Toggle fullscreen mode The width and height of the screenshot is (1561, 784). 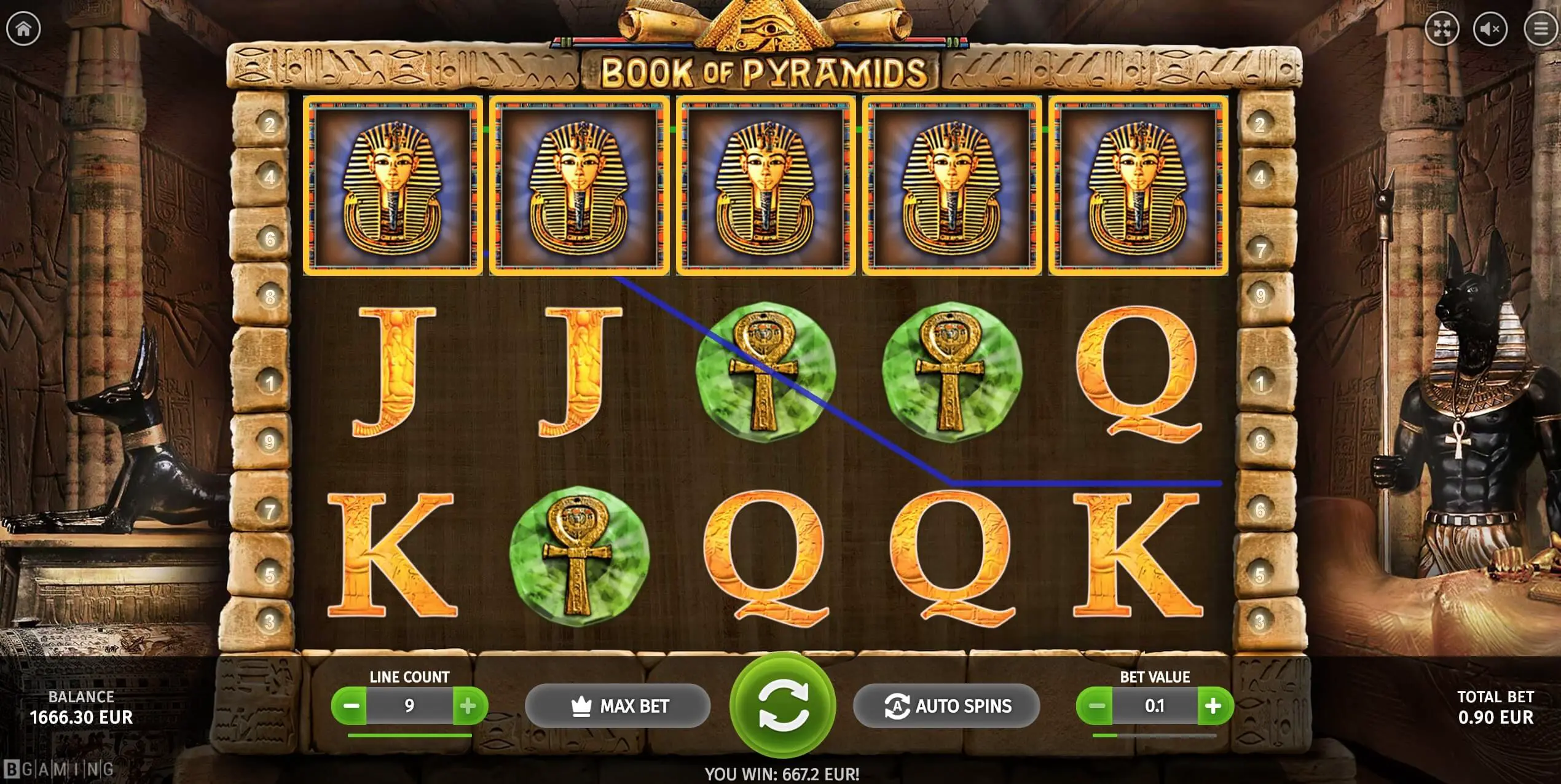tap(1442, 29)
